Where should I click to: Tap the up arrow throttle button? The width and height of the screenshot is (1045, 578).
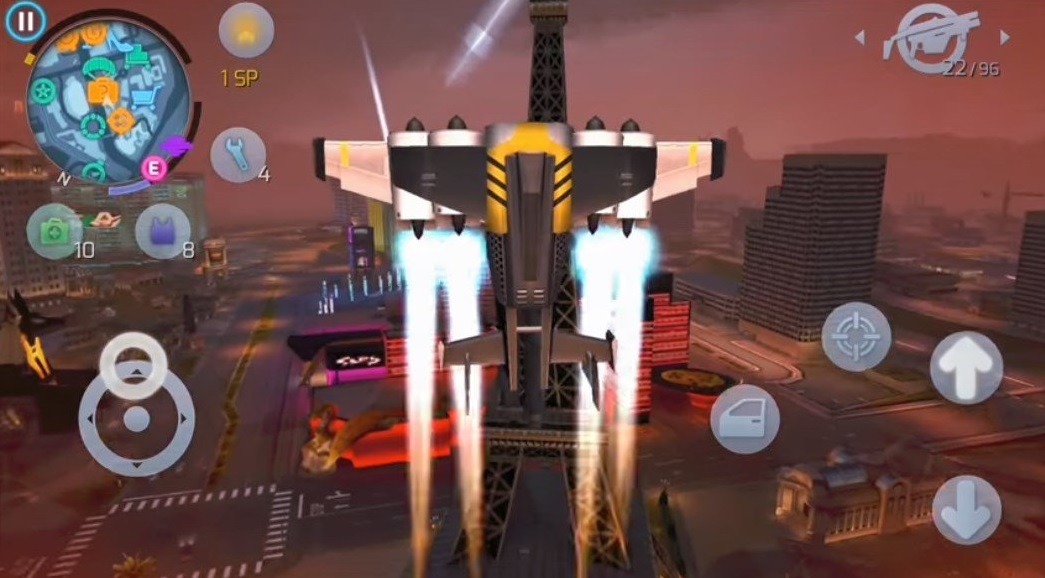(x=966, y=368)
